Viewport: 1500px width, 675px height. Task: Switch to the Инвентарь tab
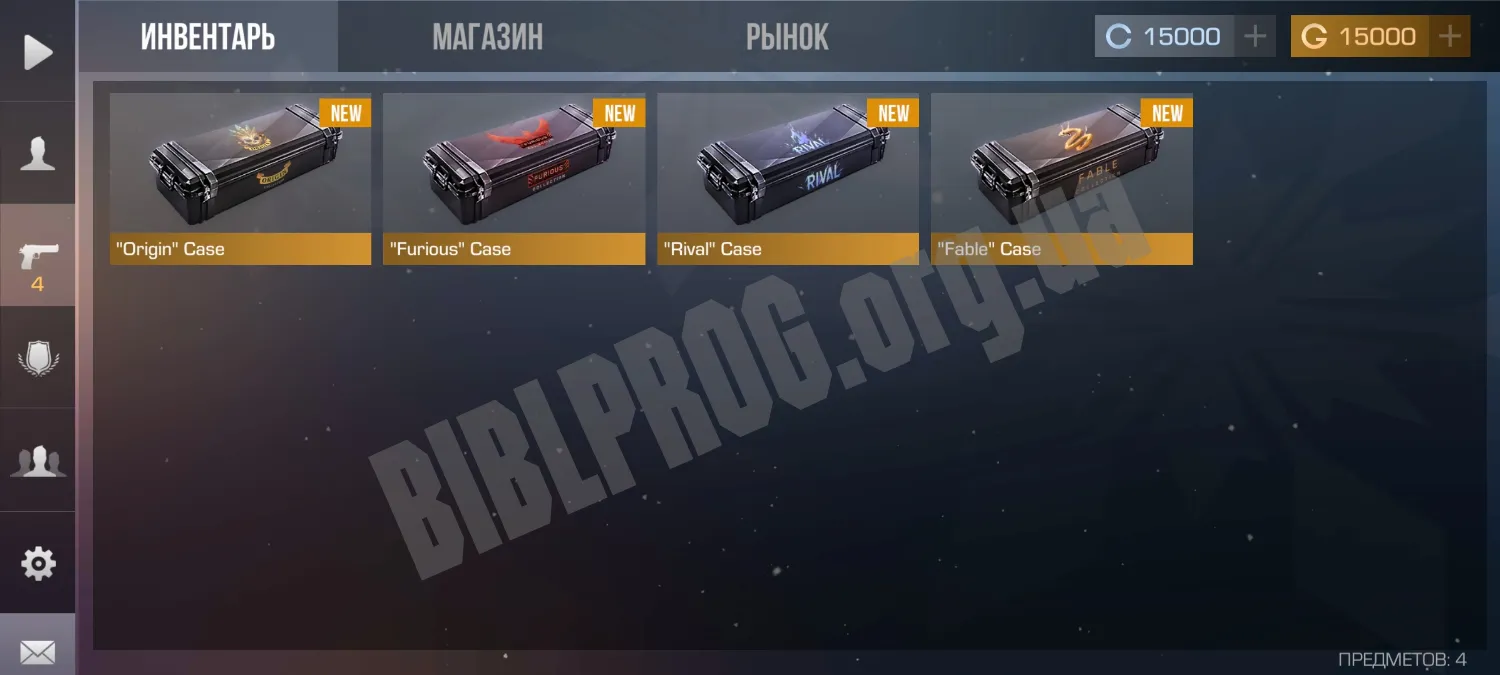pyautogui.click(x=208, y=37)
